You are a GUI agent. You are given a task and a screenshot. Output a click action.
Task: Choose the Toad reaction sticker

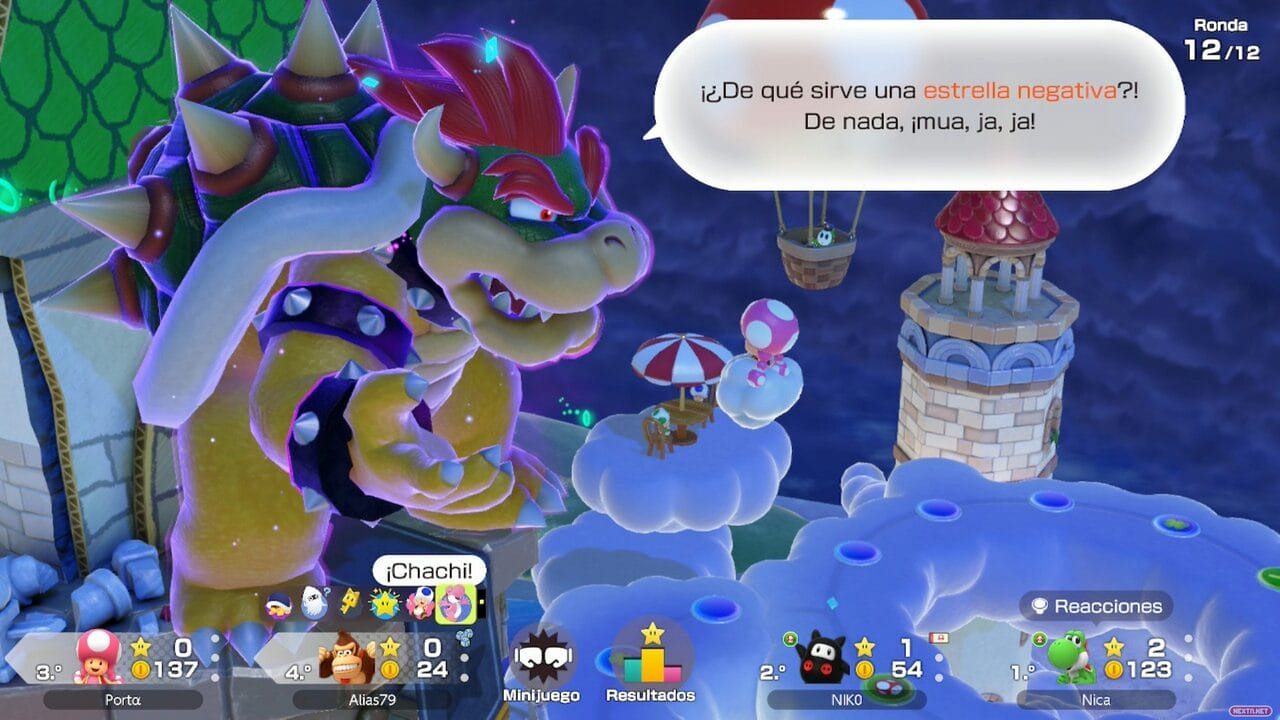point(421,603)
